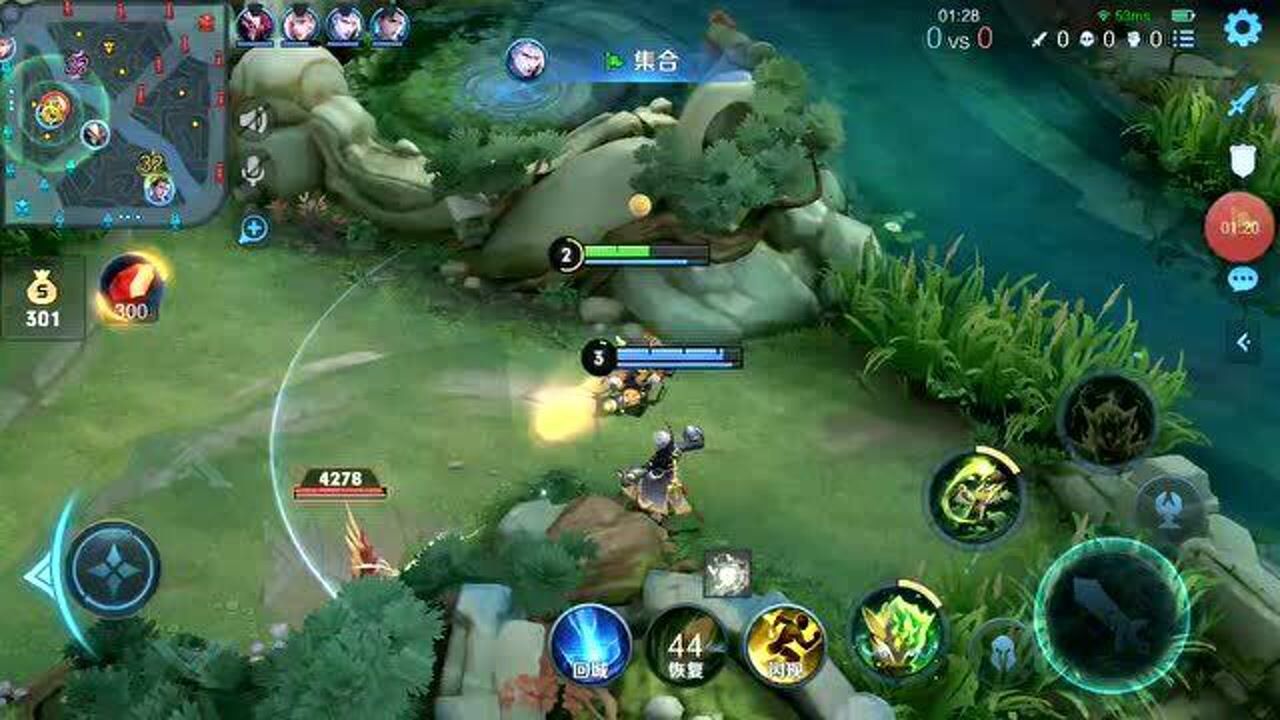The width and height of the screenshot is (1280, 720).
Task: Open the chat bubble quick messages
Action: pyautogui.click(x=1242, y=279)
